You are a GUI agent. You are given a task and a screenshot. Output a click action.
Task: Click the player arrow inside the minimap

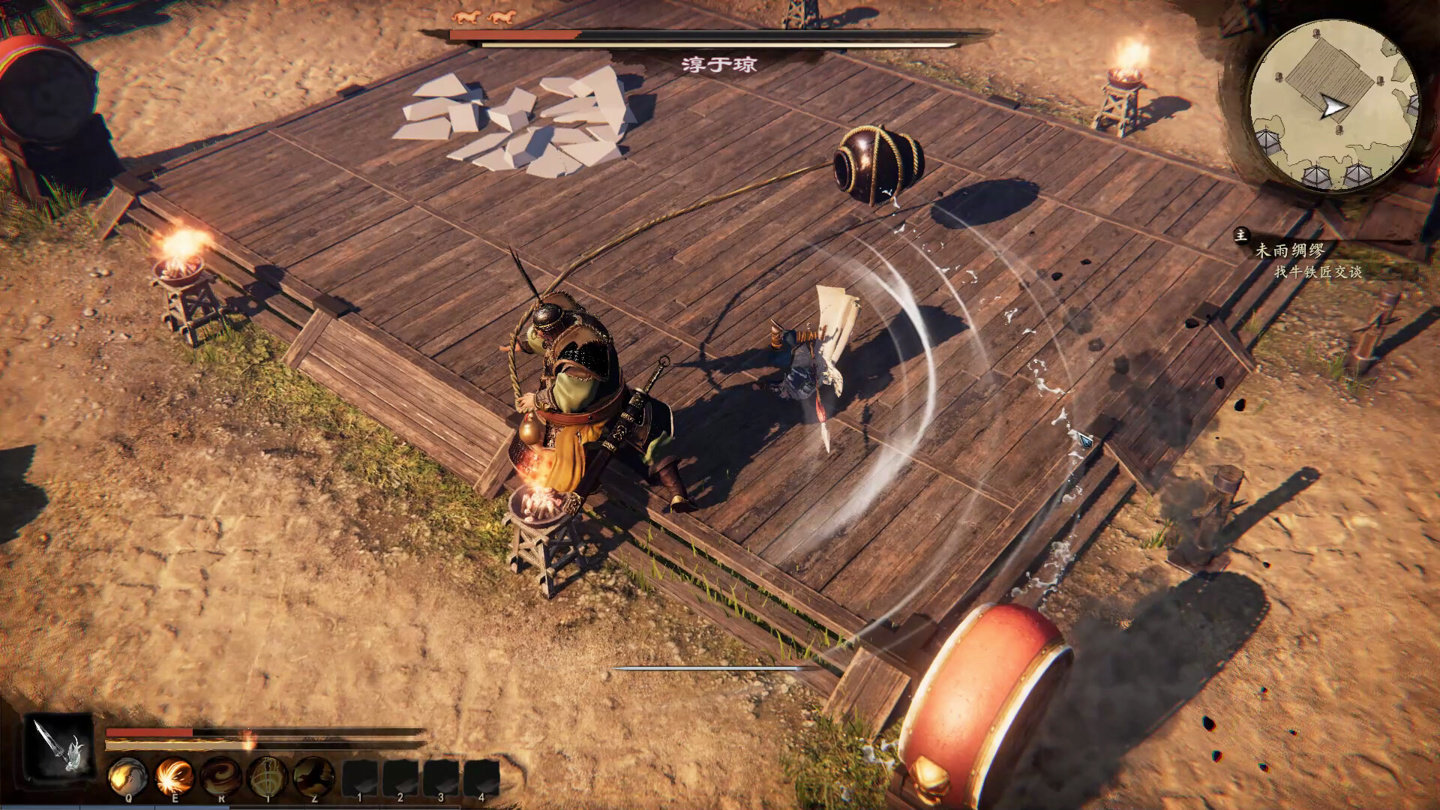pyautogui.click(x=1334, y=103)
